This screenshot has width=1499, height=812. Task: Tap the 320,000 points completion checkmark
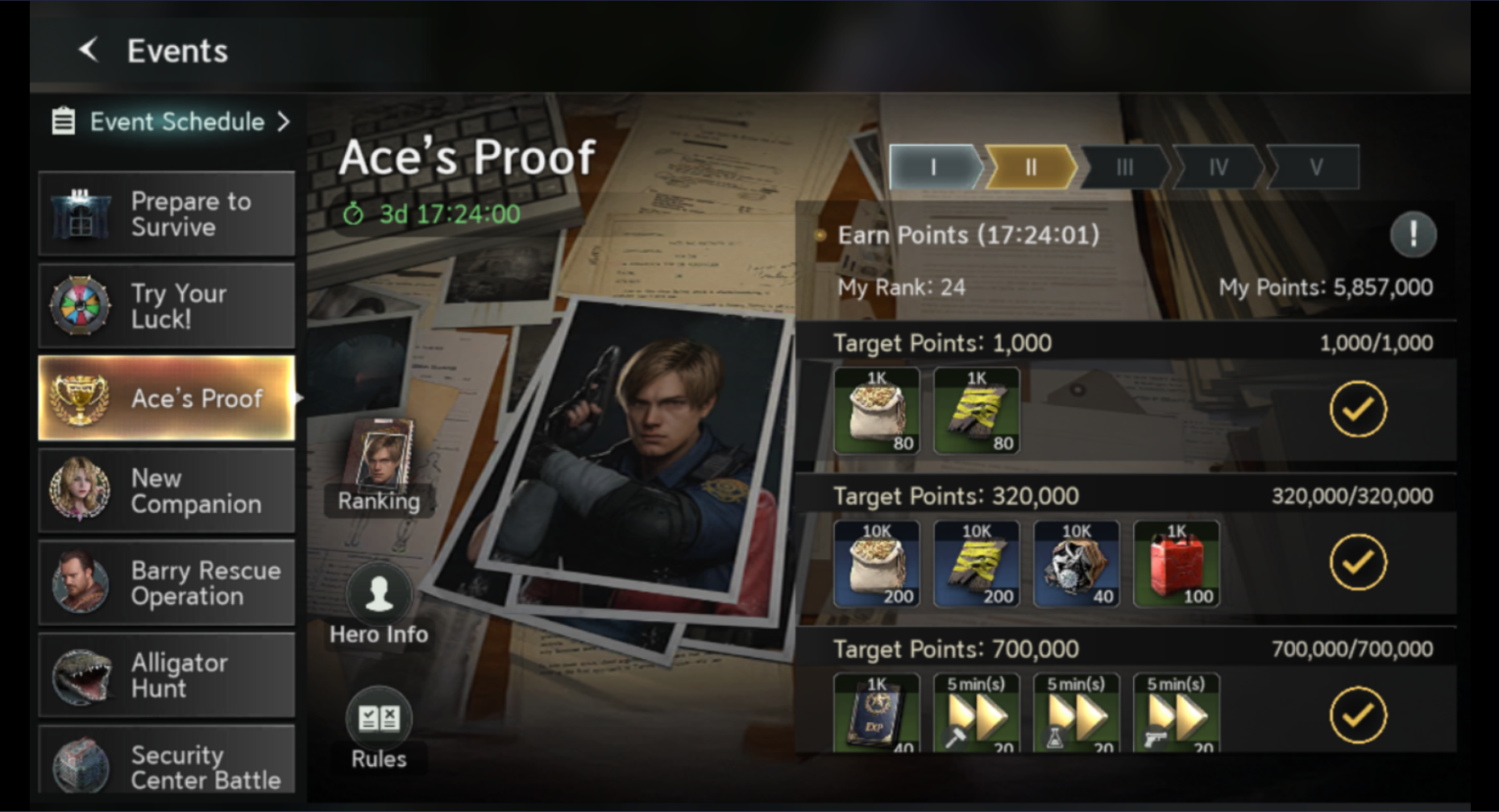1356,562
